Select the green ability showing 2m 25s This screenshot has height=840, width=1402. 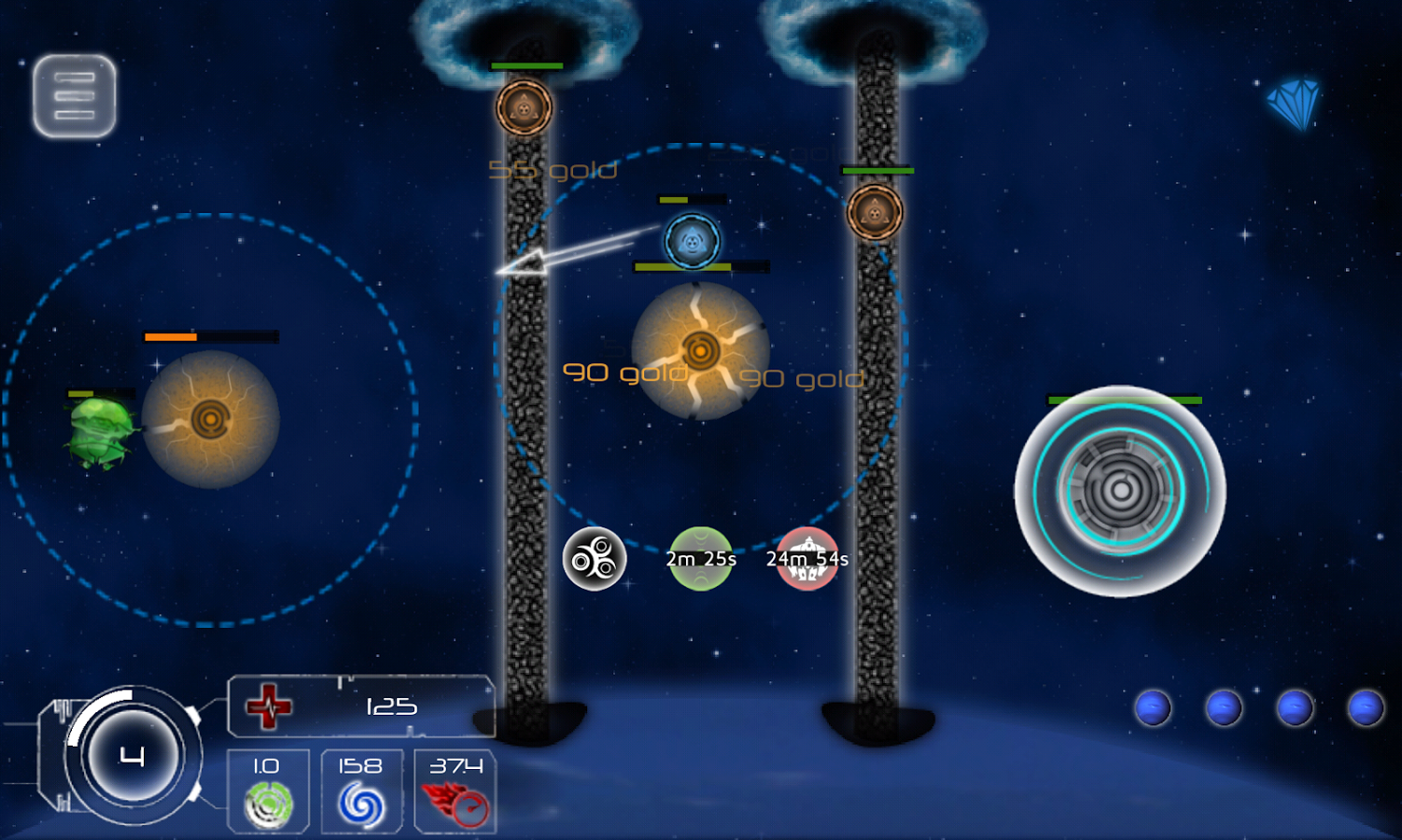[701, 559]
